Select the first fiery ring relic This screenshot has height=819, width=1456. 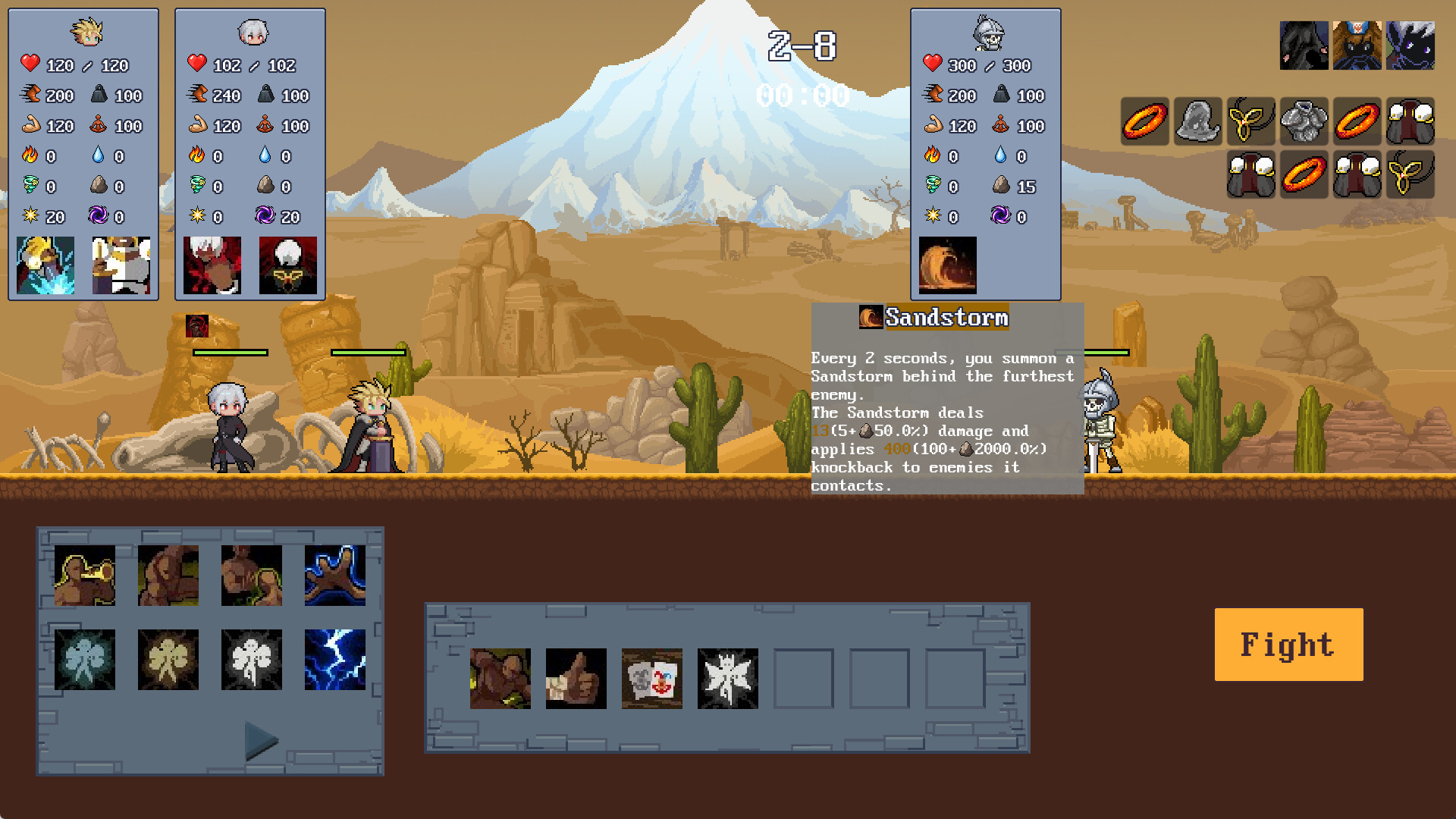click(1144, 121)
